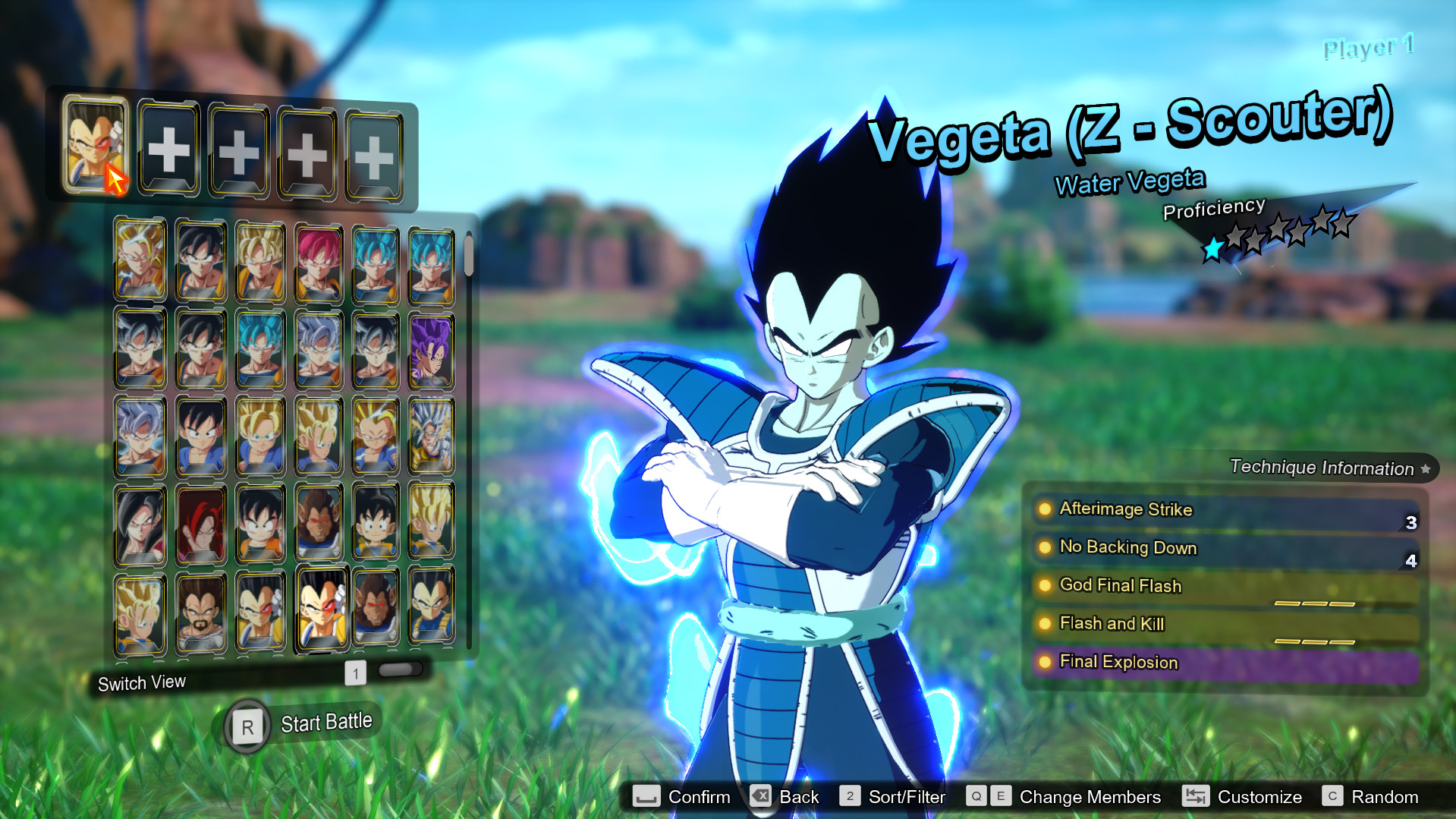Click the "E" Change Members key icon

(x=1002, y=797)
